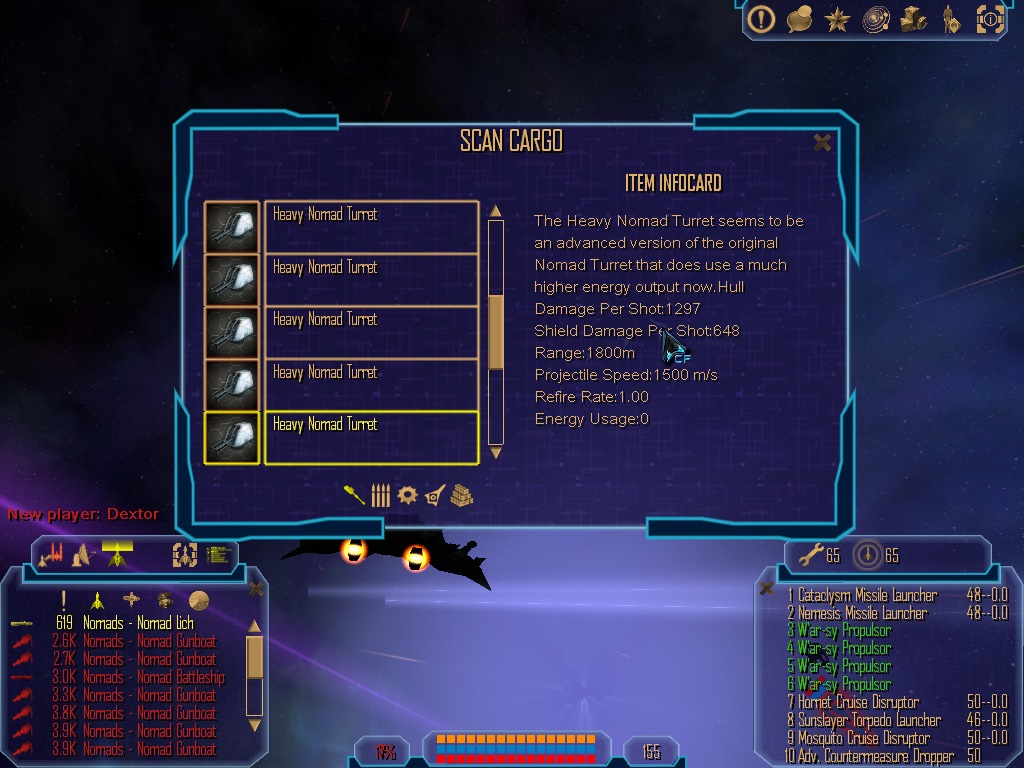Screen dimensions: 1024x768
Task: Open the pilot status icon
Action: [x=951, y=19]
